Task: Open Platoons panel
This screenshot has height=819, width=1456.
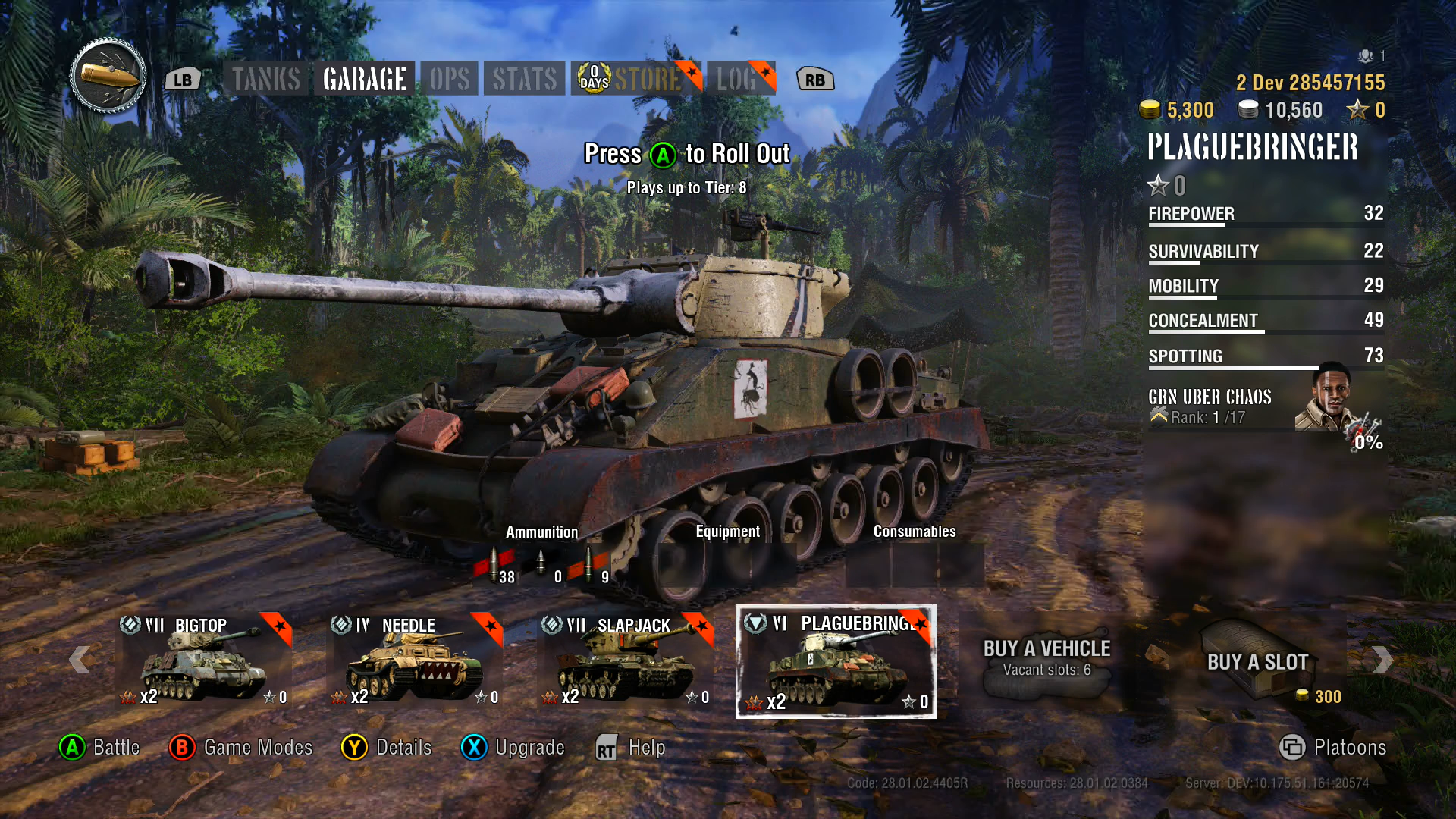Action: coord(1333,748)
